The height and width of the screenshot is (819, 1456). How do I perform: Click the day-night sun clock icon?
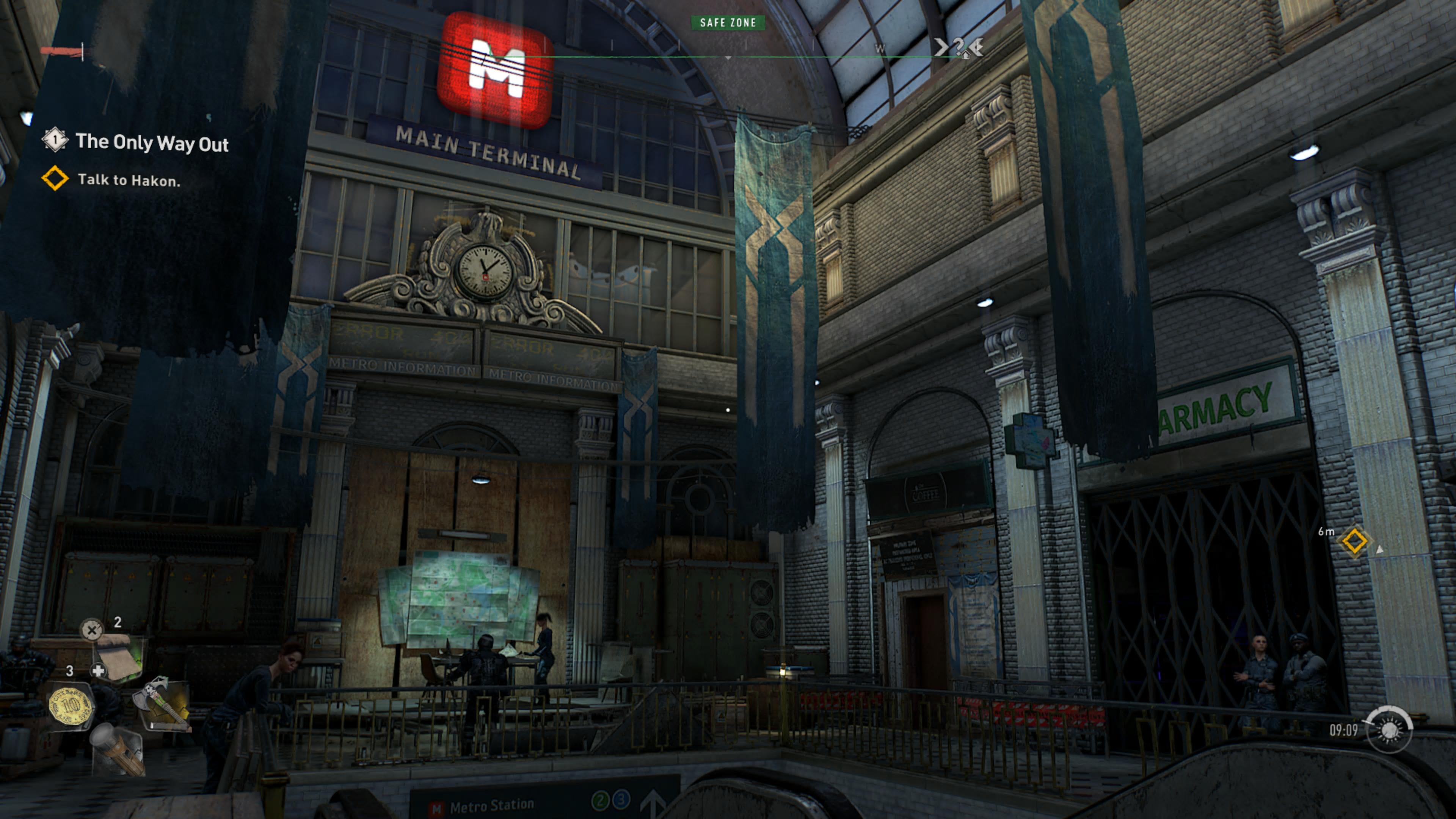click(x=1389, y=730)
